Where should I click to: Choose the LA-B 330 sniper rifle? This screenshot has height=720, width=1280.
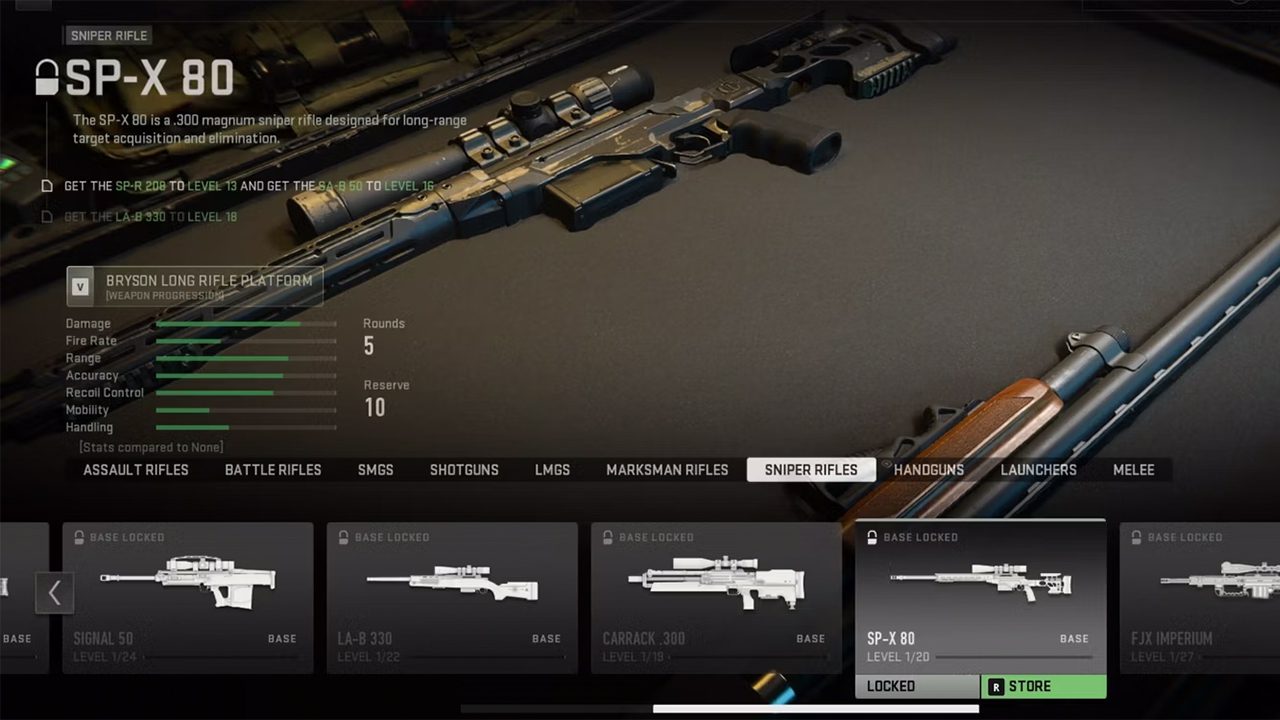coord(452,597)
